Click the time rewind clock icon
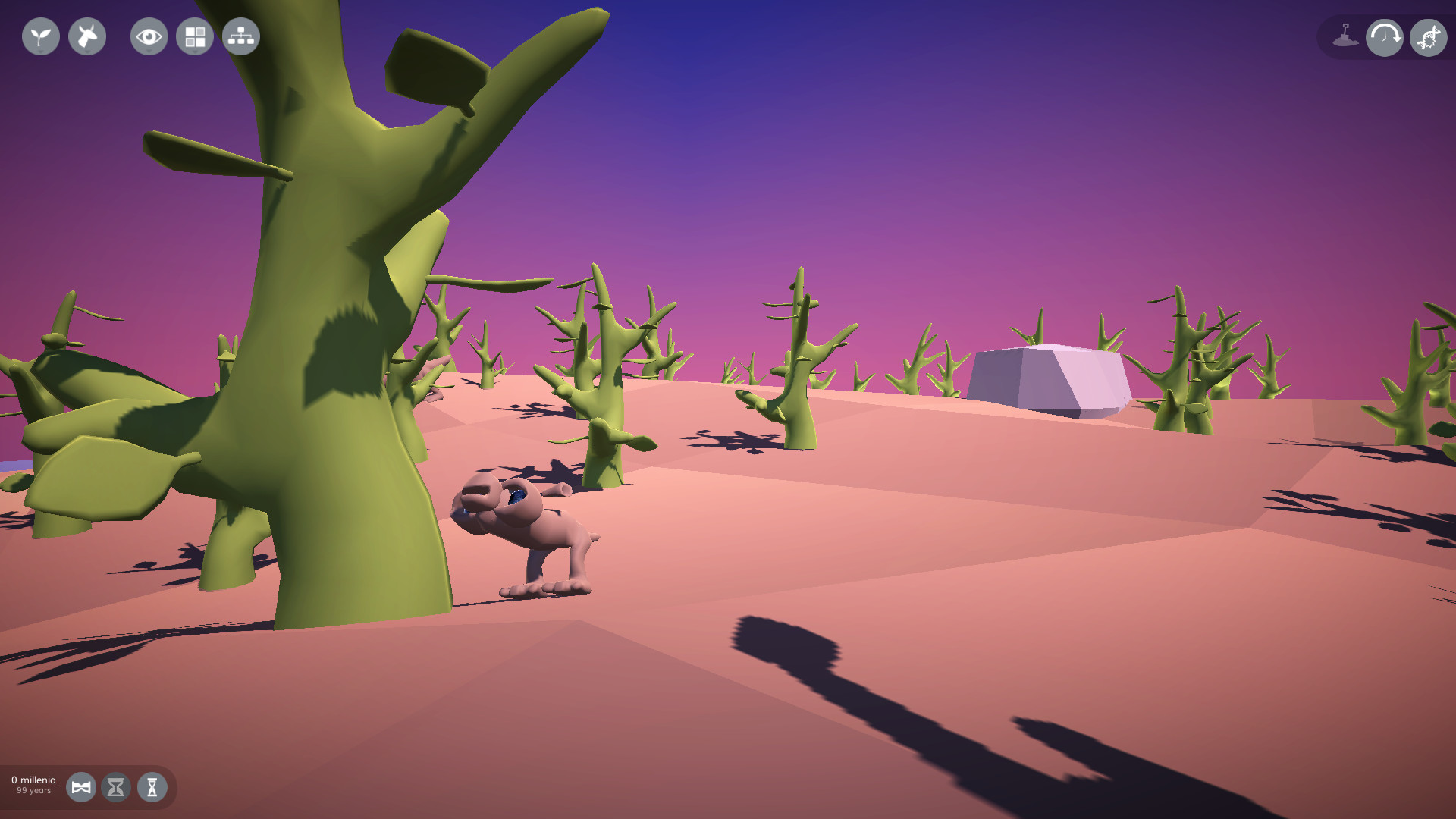1456x819 pixels. (x=1385, y=36)
